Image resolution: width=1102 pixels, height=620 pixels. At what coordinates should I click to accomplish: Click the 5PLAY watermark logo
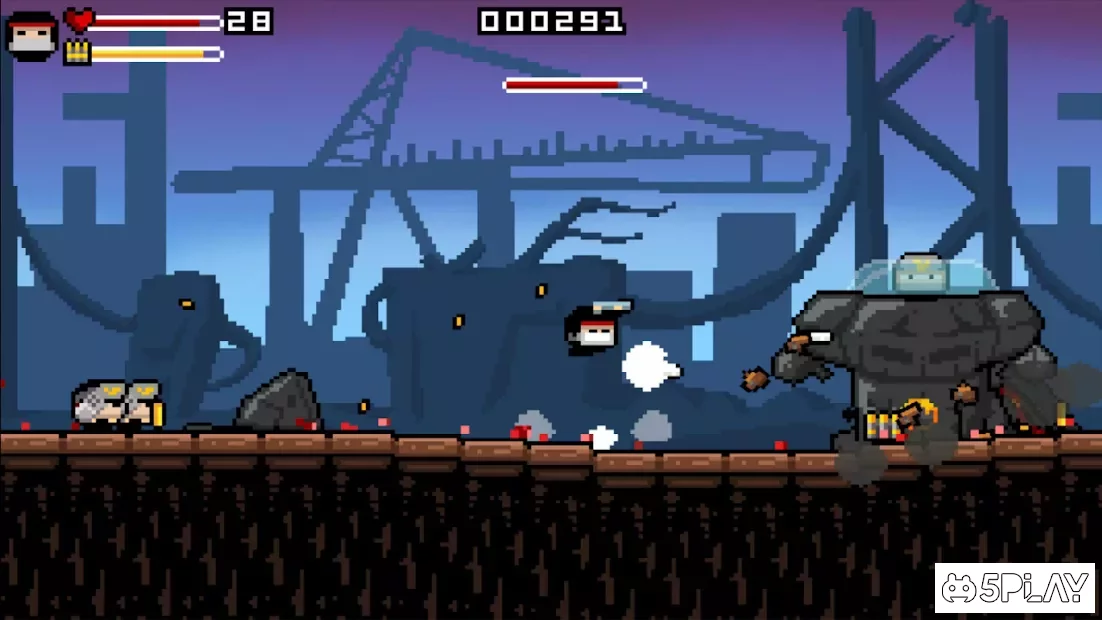tap(1014, 588)
